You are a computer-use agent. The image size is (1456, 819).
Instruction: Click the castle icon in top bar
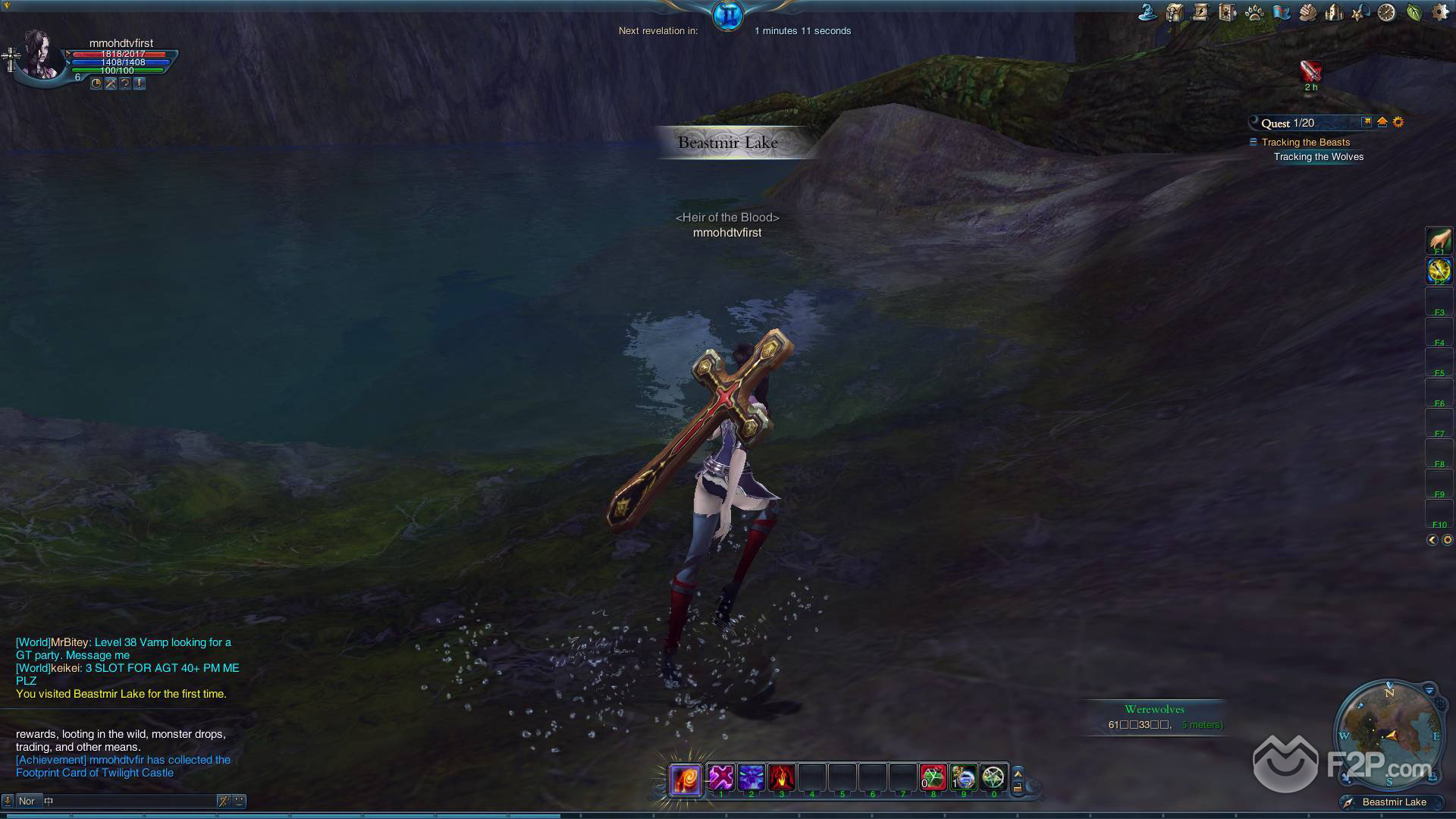pos(1333,12)
